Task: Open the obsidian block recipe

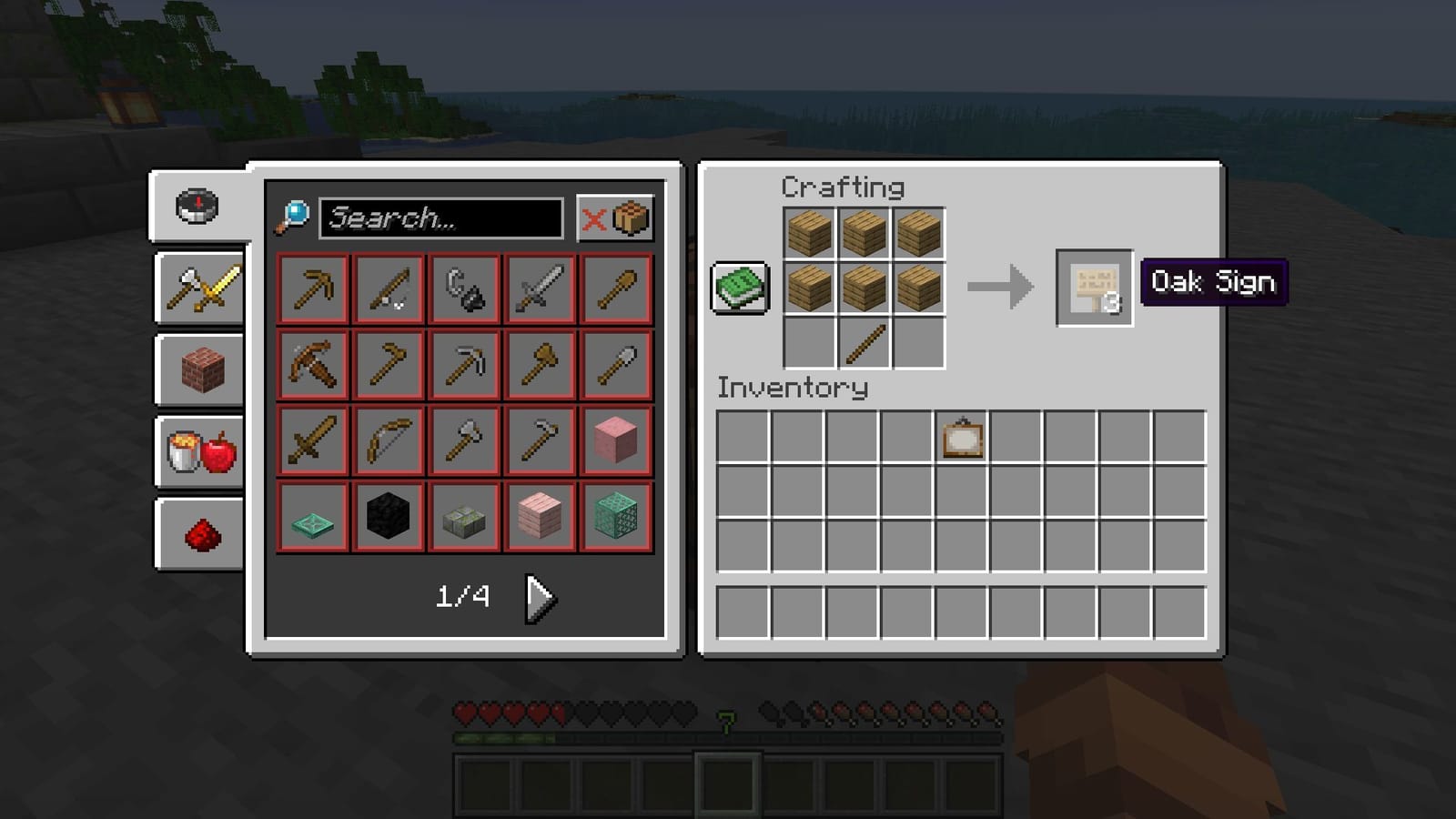Action: 388,515
